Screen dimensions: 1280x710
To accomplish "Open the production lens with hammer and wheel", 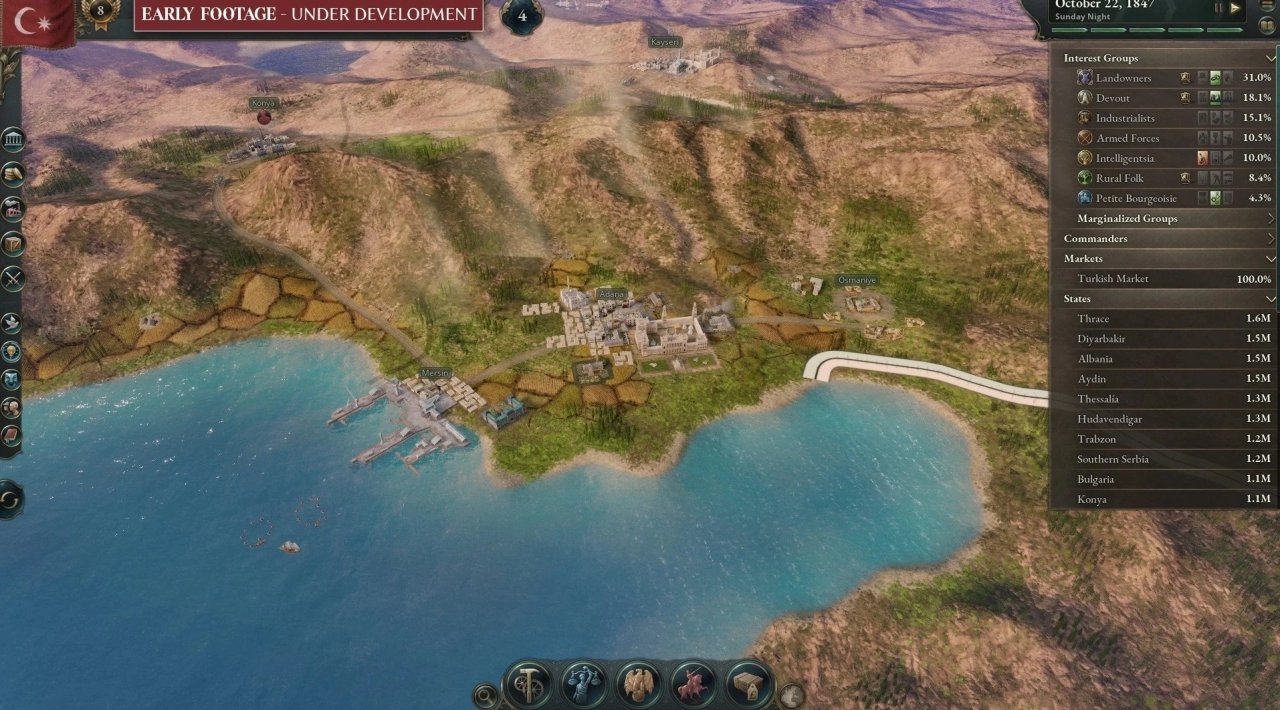I will (528, 685).
